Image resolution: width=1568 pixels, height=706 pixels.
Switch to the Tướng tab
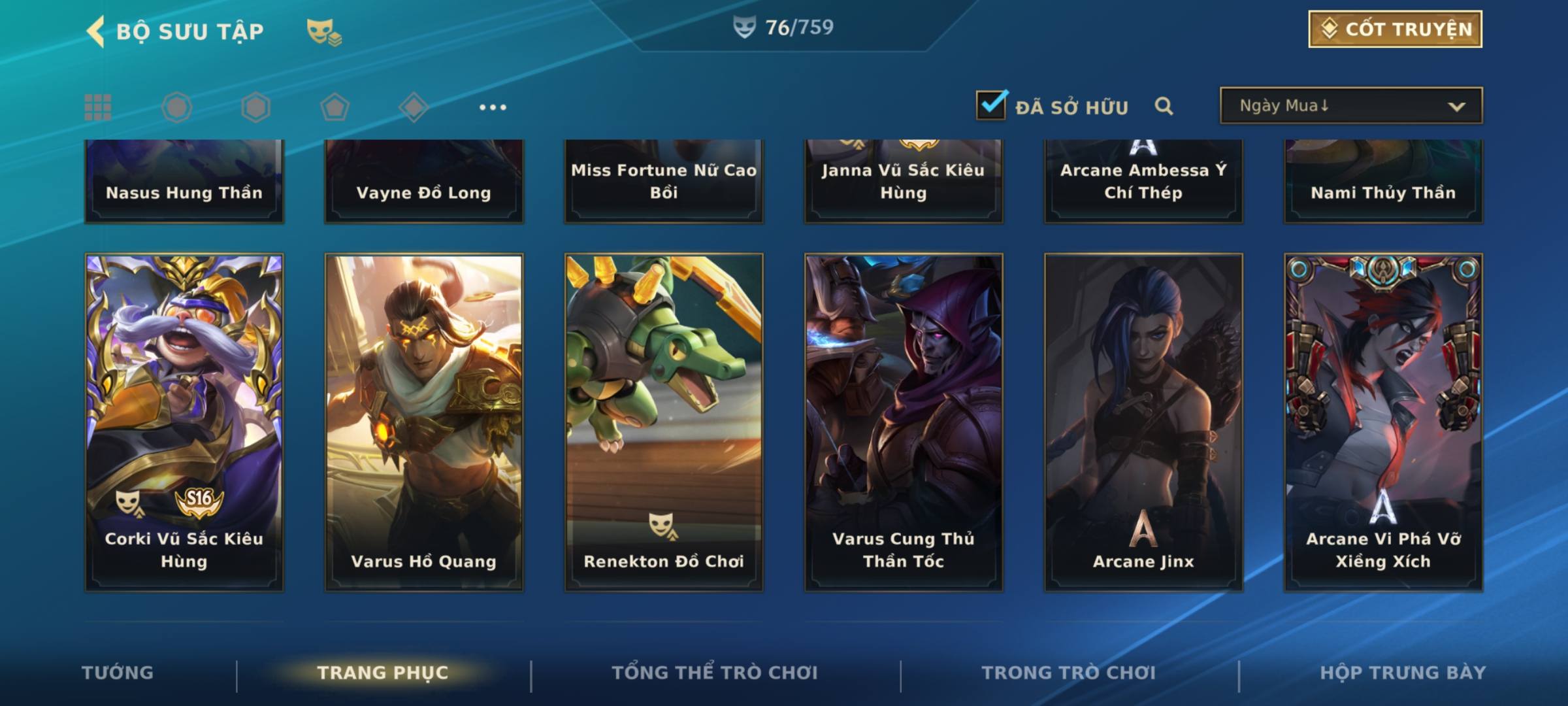click(118, 673)
